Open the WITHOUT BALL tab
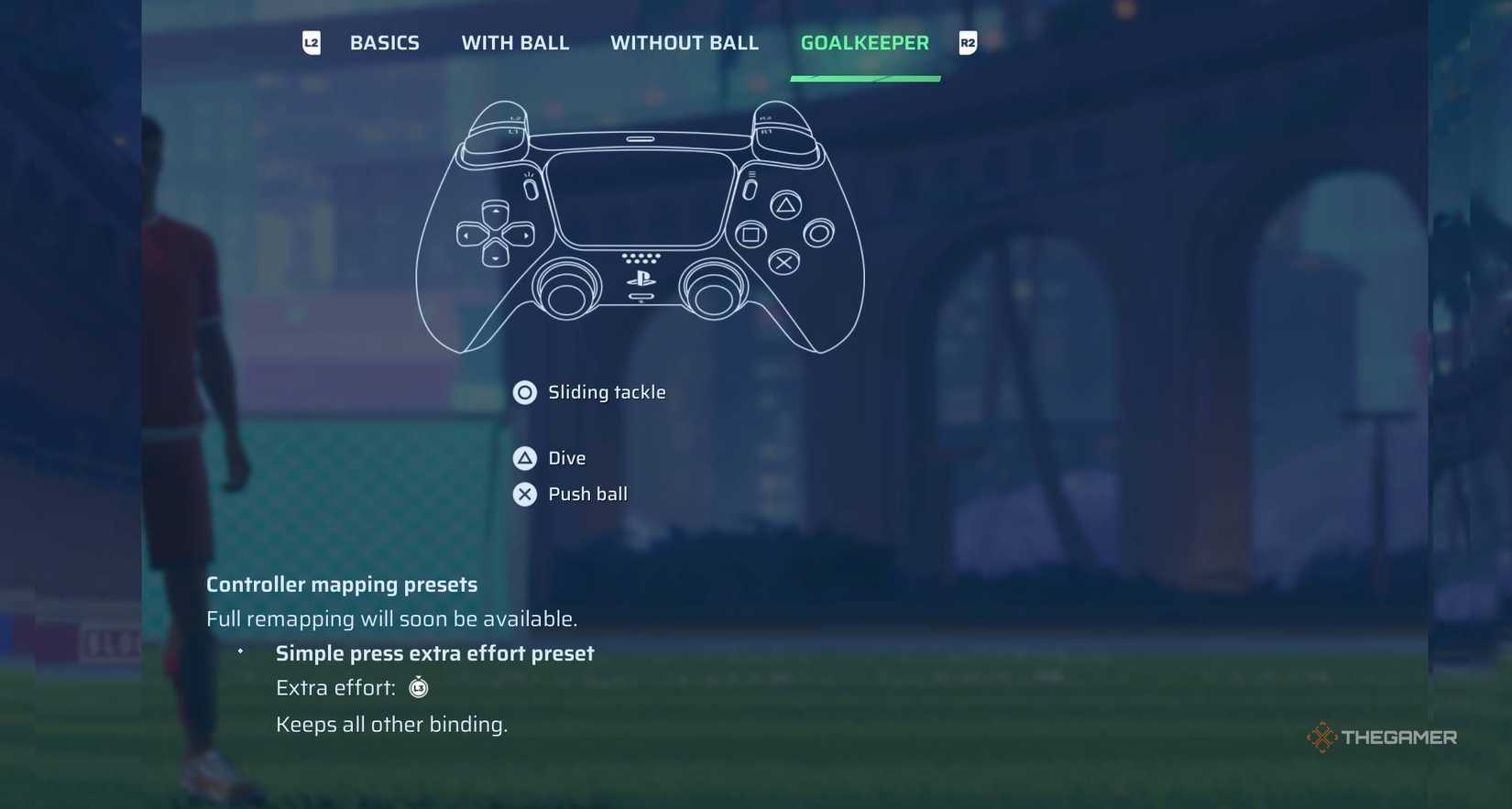1512x809 pixels. point(684,42)
